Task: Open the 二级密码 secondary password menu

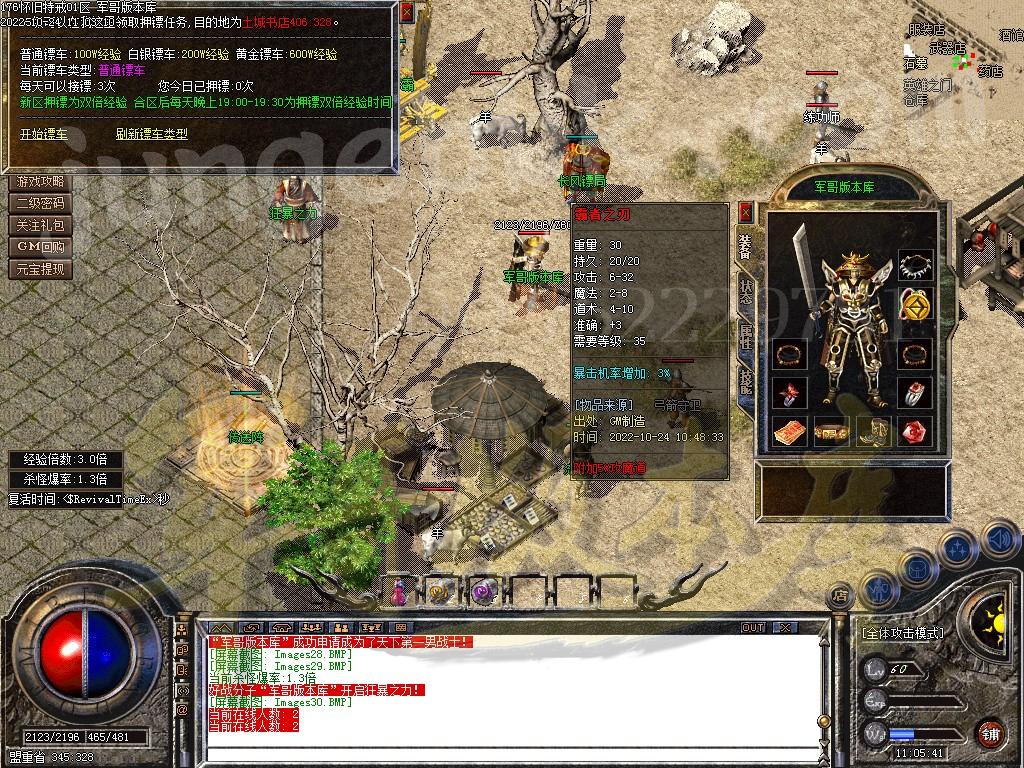Action: [x=40, y=204]
